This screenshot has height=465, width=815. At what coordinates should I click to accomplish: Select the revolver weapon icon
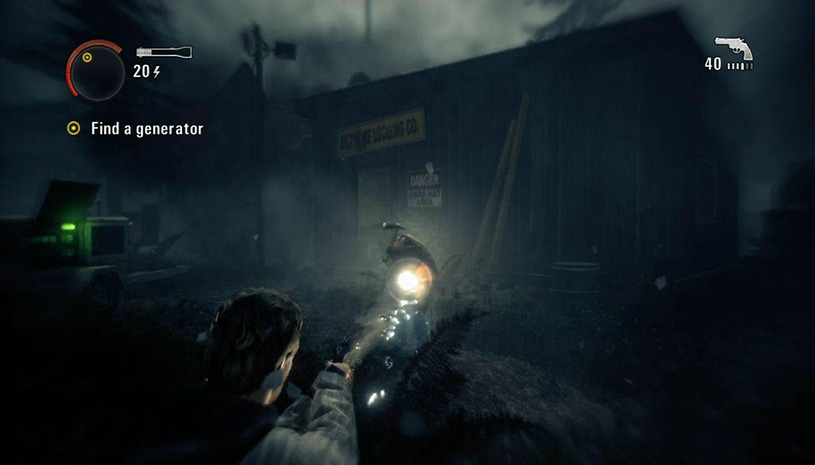pyautogui.click(x=734, y=48)
